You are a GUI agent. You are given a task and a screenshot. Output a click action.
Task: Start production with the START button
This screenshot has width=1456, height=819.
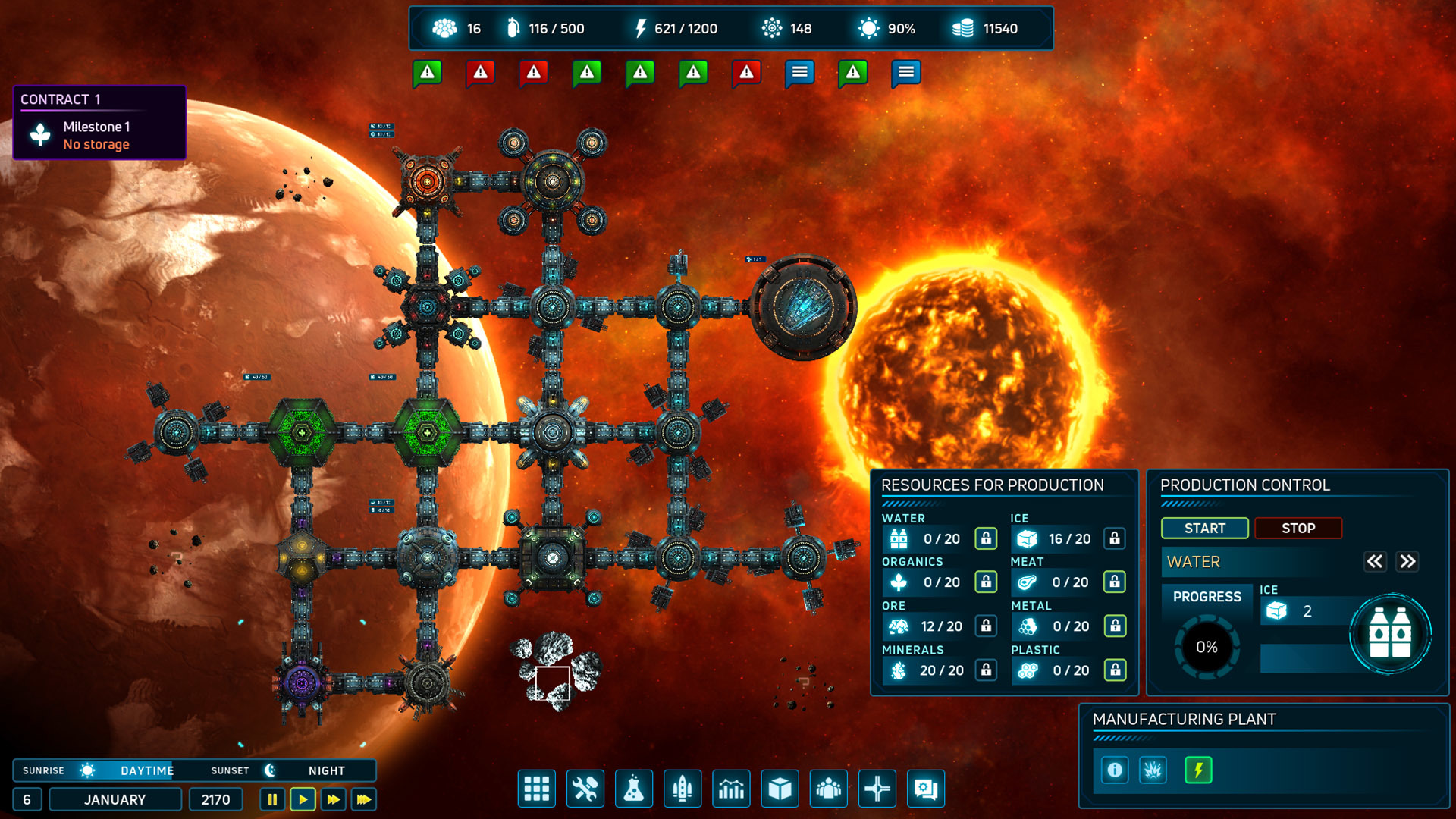click(x=1204, y=529)
